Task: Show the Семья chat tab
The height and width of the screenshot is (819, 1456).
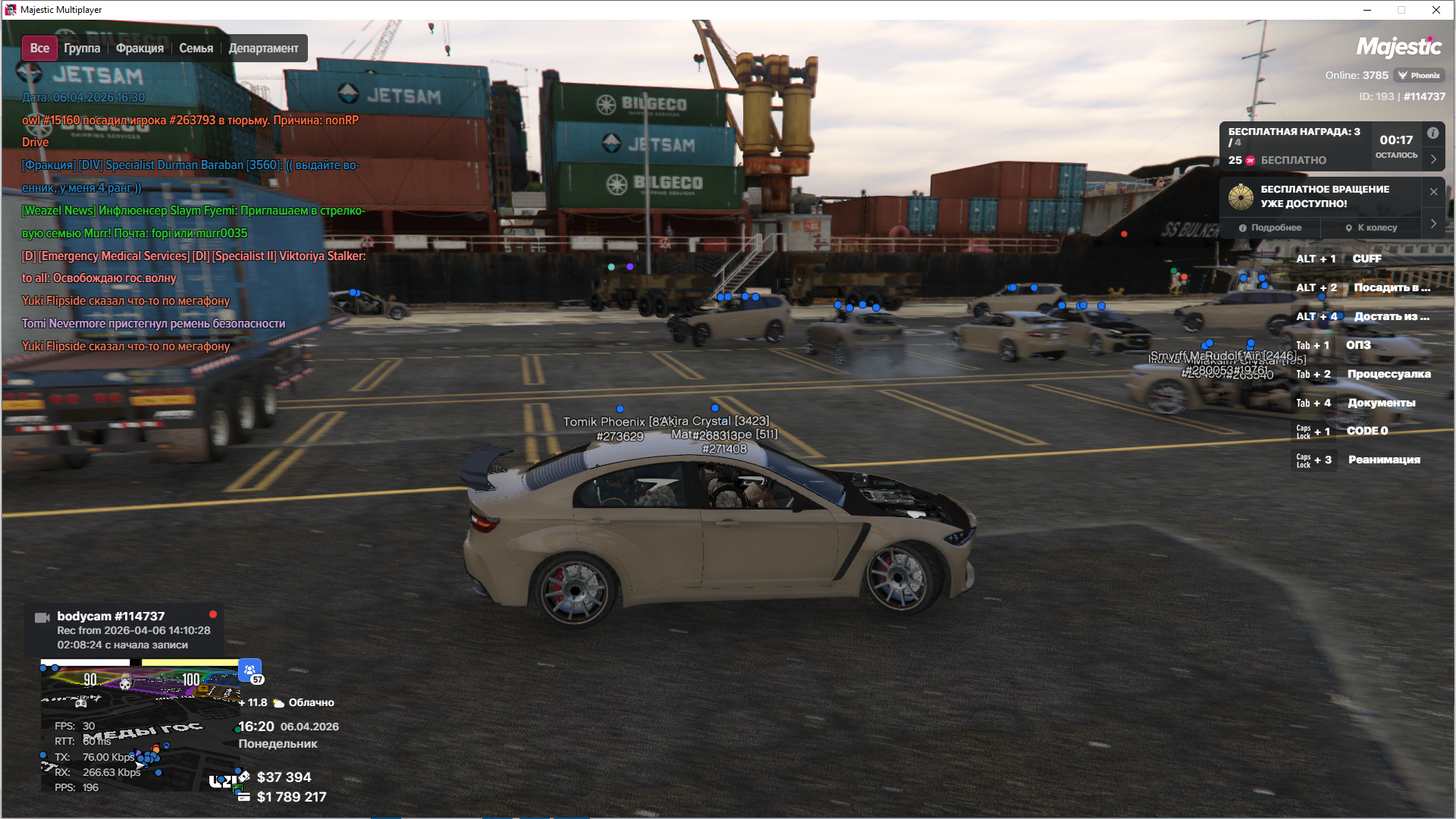Action: point(196,49)
